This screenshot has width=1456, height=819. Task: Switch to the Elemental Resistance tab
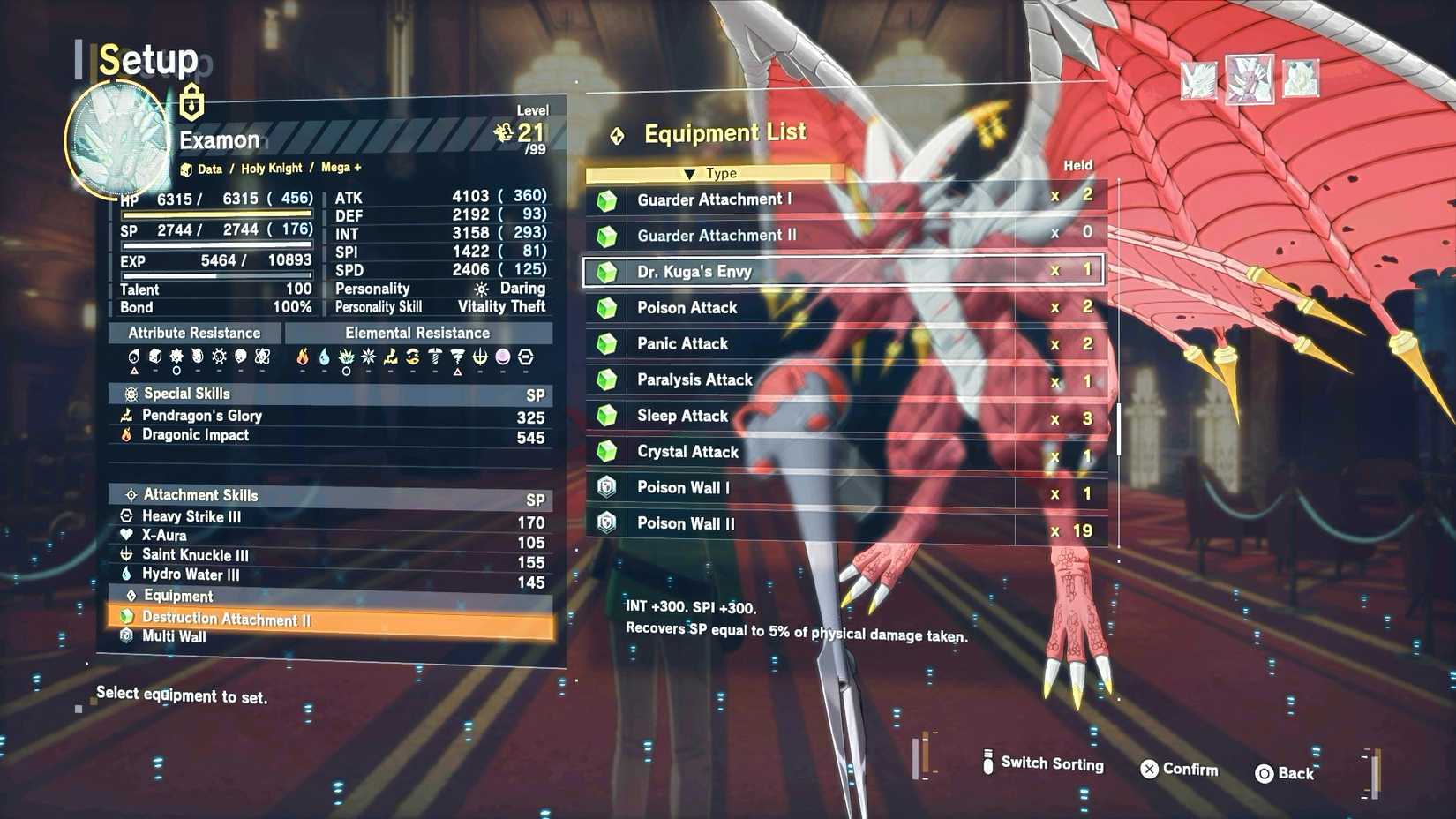coord(417,333)
